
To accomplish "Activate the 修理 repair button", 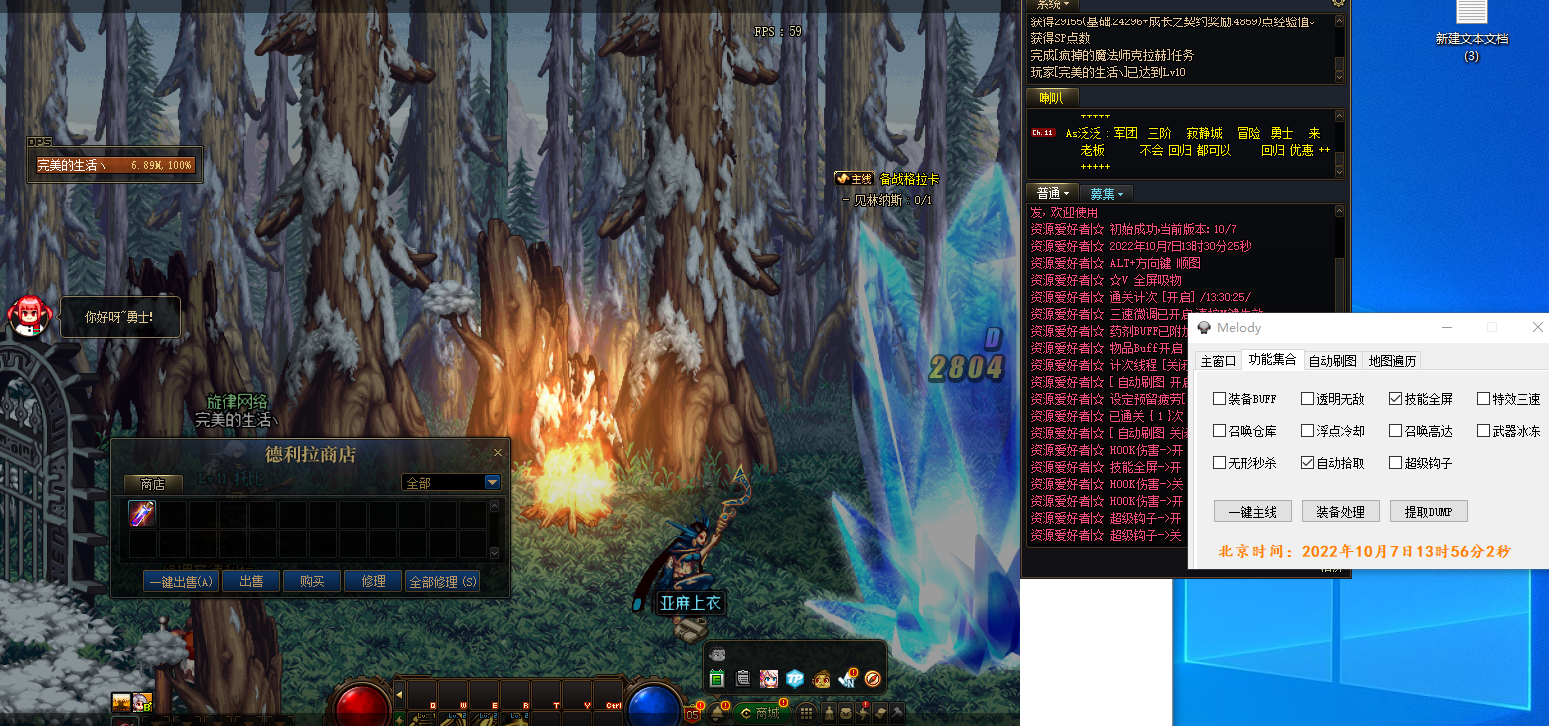I will (x=373, y=581).
